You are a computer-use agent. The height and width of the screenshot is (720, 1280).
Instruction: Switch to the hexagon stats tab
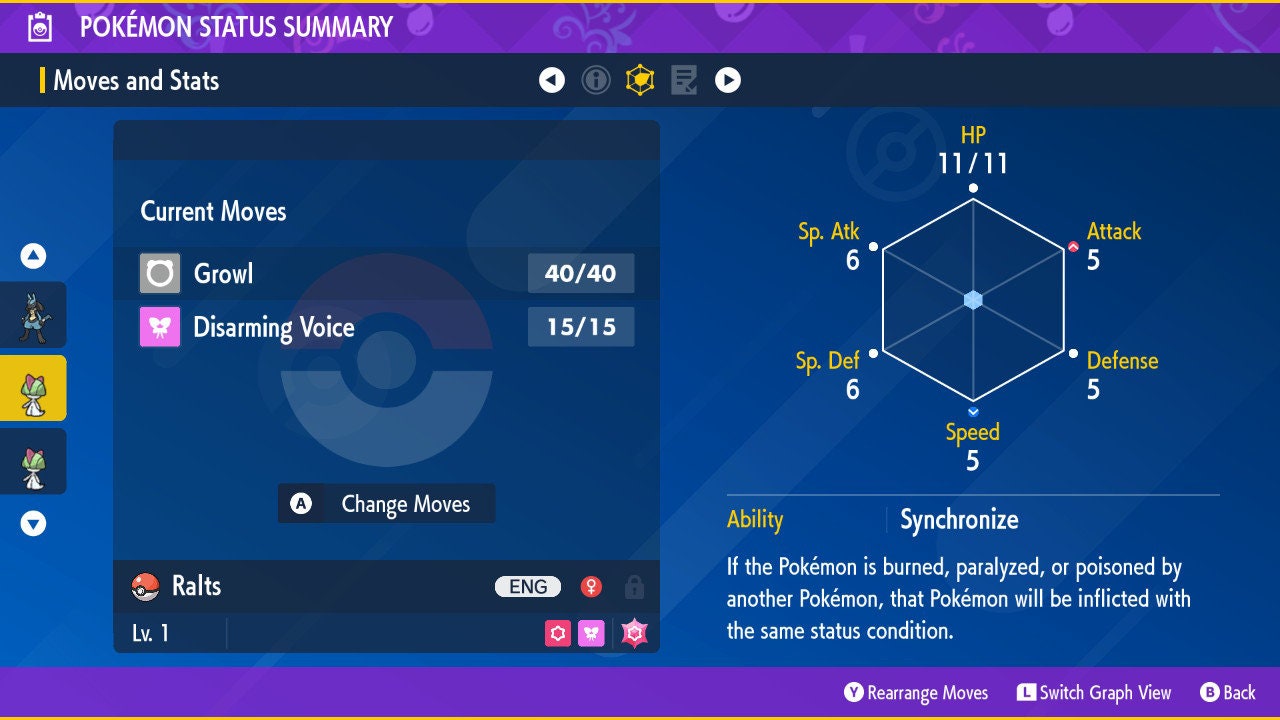coord(640,80)
